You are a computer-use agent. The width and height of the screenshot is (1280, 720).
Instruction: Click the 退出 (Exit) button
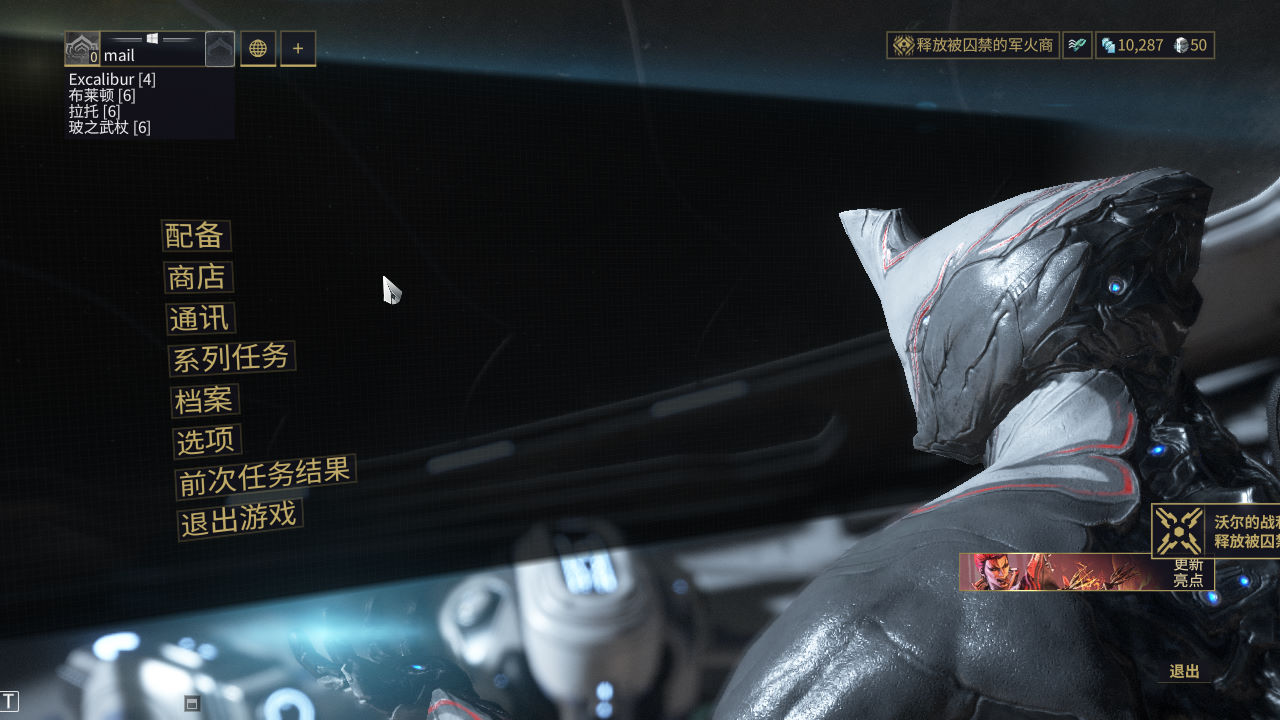(1185, 672)
